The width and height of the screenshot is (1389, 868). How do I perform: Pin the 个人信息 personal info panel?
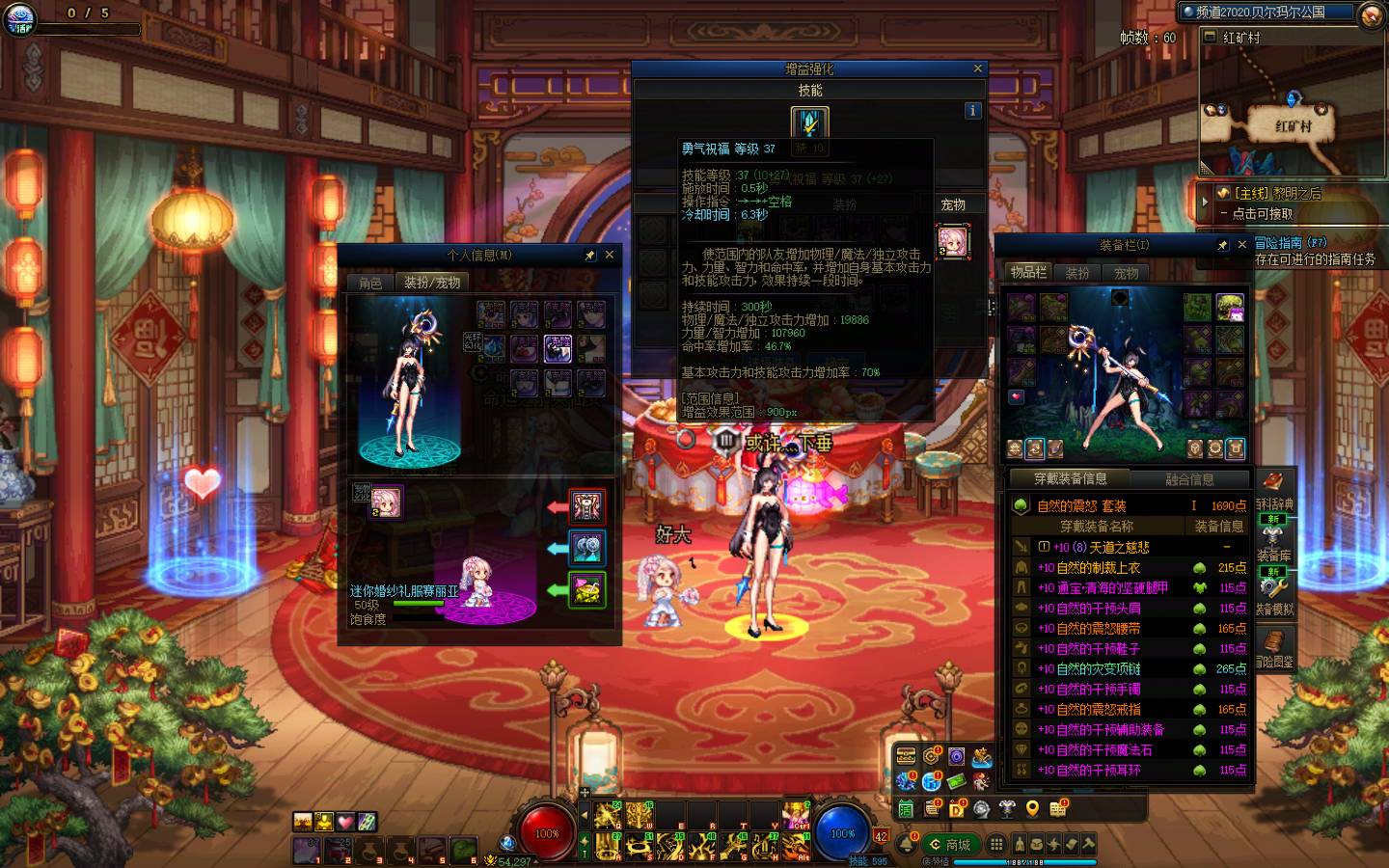590,256
